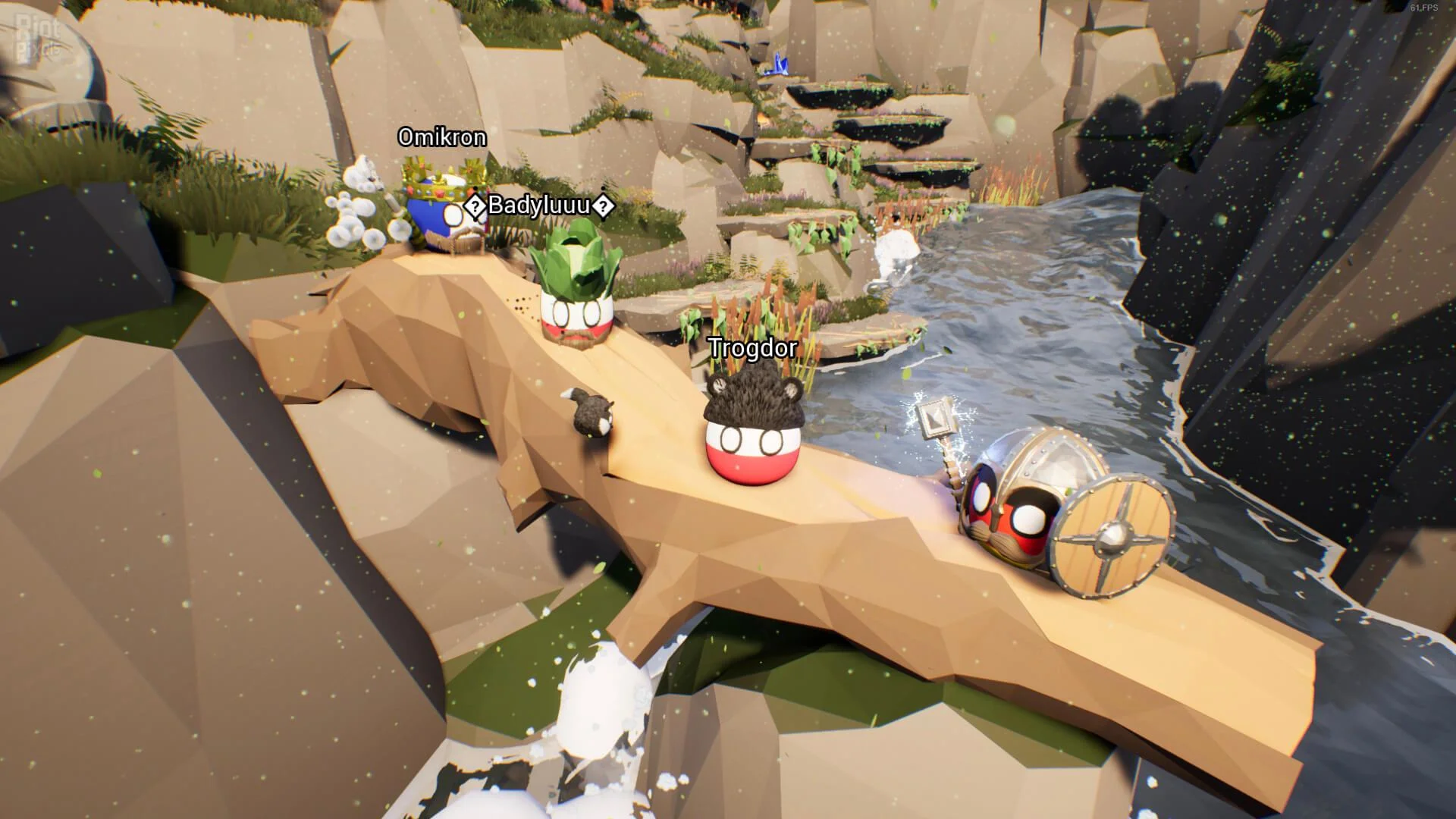Click the Omikron player nametag
The image size is (1456, 819).
[443, 137]
